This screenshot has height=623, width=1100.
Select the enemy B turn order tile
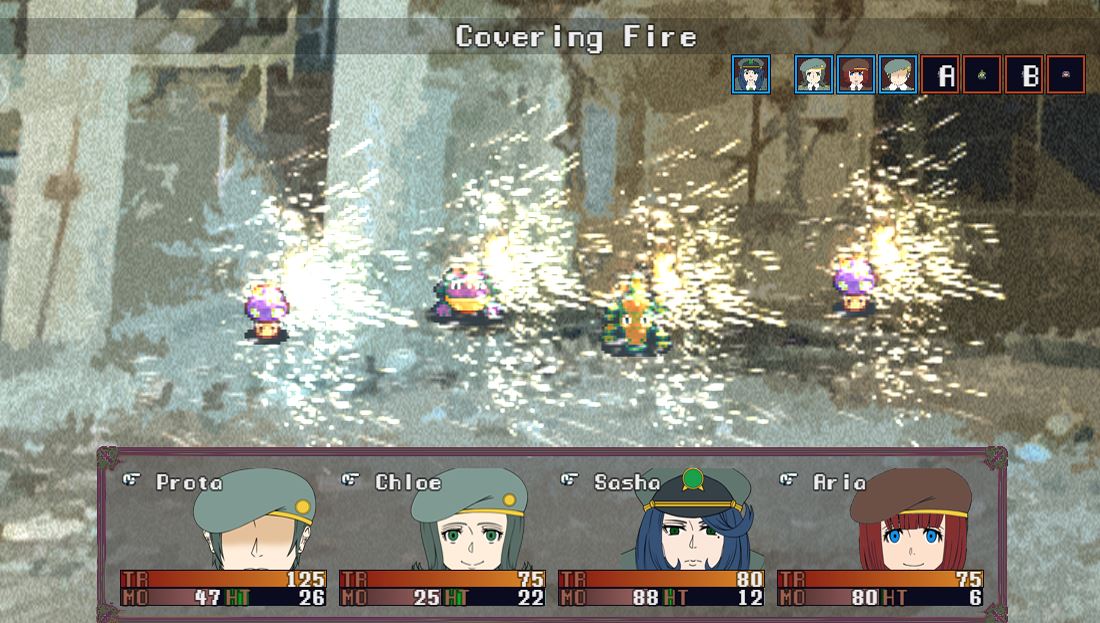tap(1025, 75)
